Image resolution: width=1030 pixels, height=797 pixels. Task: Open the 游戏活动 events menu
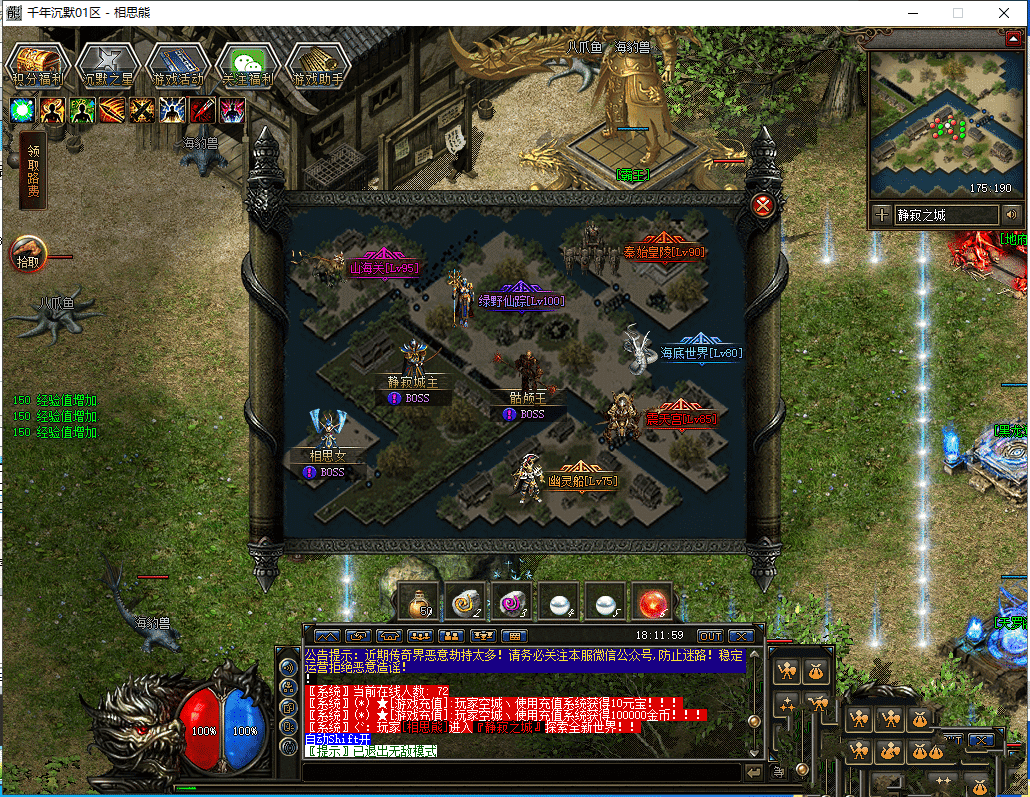point(177,65)
